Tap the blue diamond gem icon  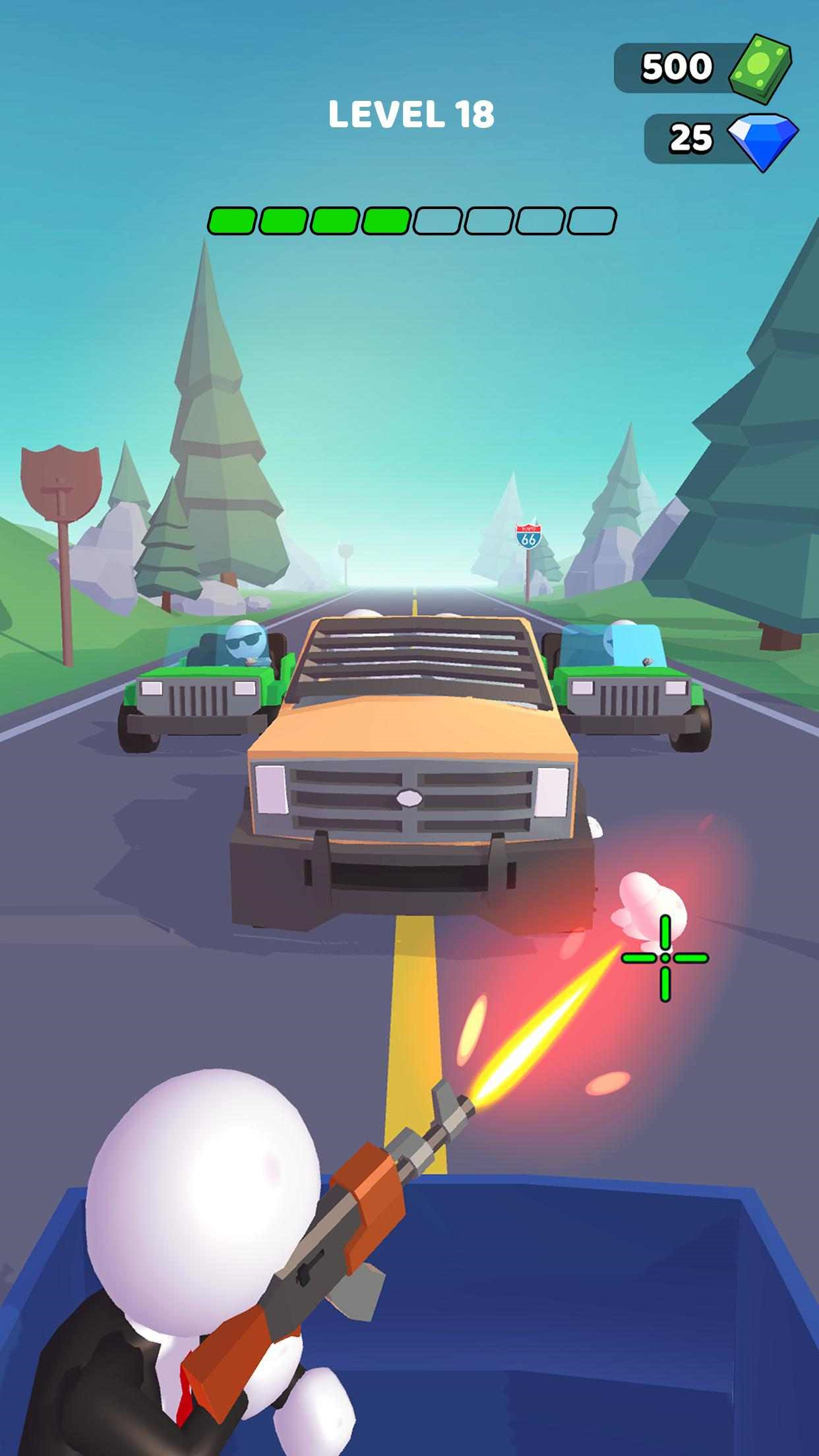[762, 140]
